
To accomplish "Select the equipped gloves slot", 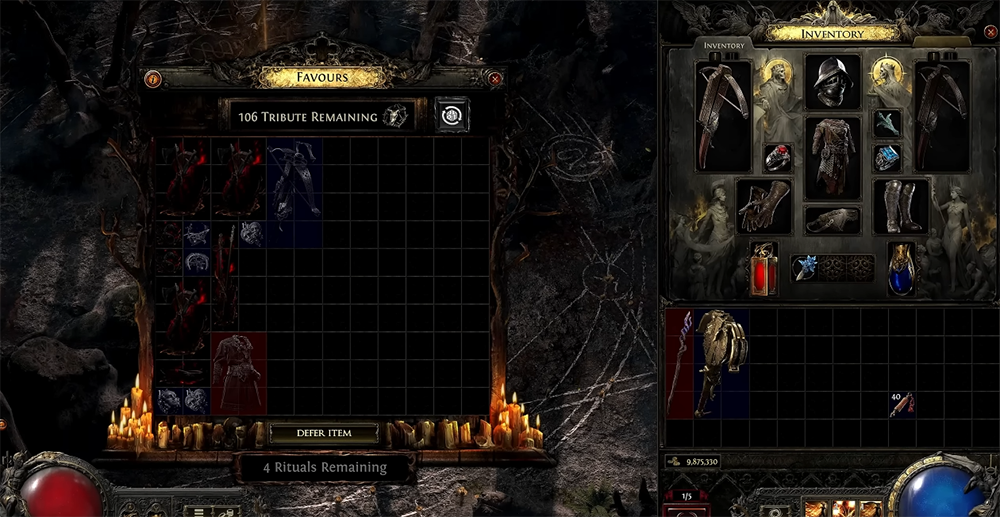I will [763, 205].
